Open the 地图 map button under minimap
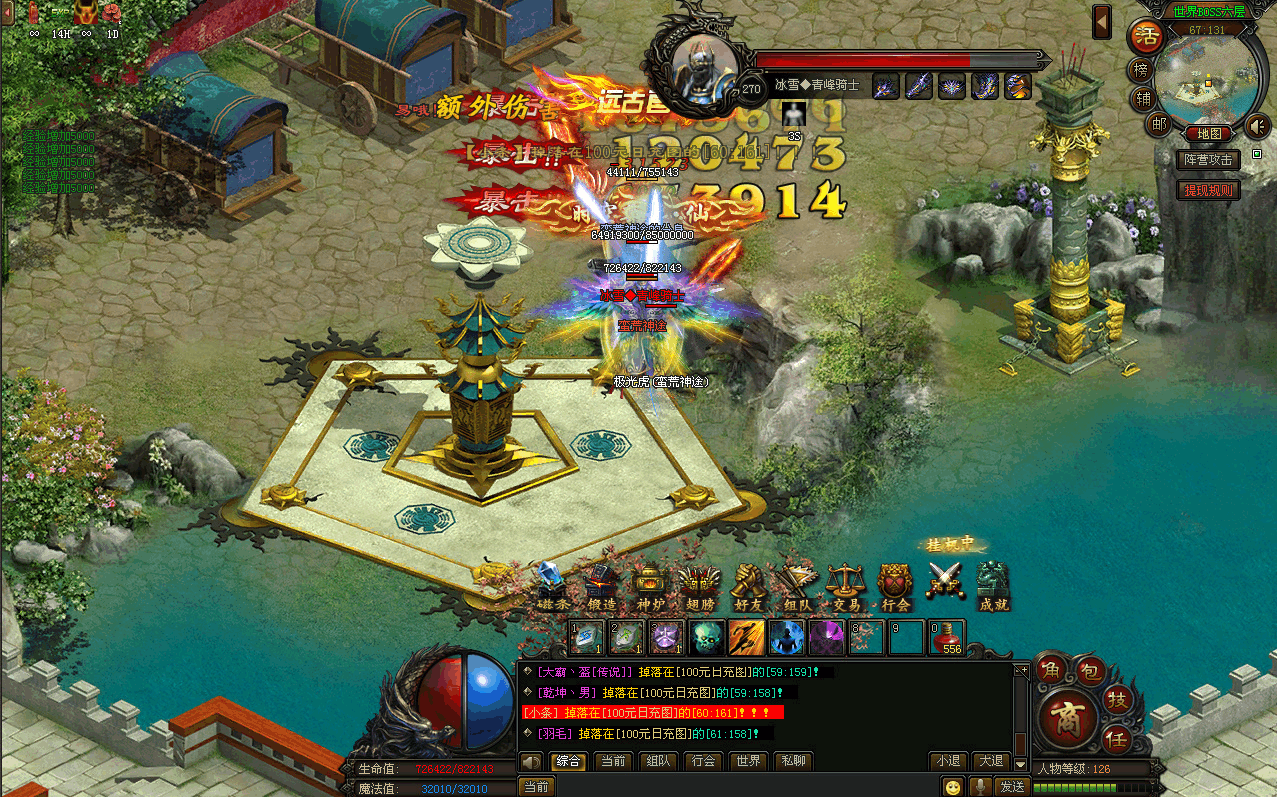 coord(1208,133)
